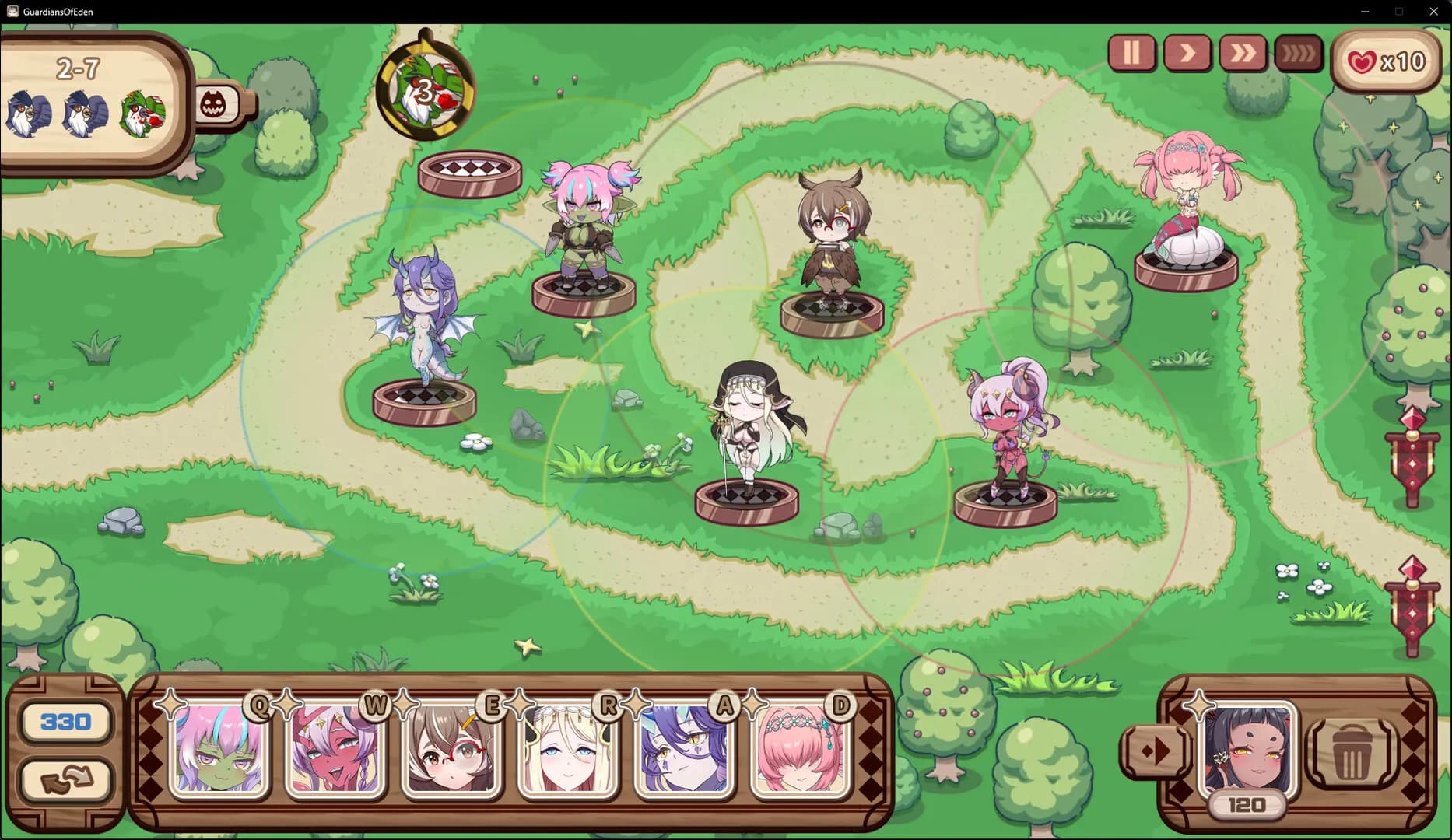Click the boss wave marker showing 3
The image size is (1452, 840).
tap(425, 88)
